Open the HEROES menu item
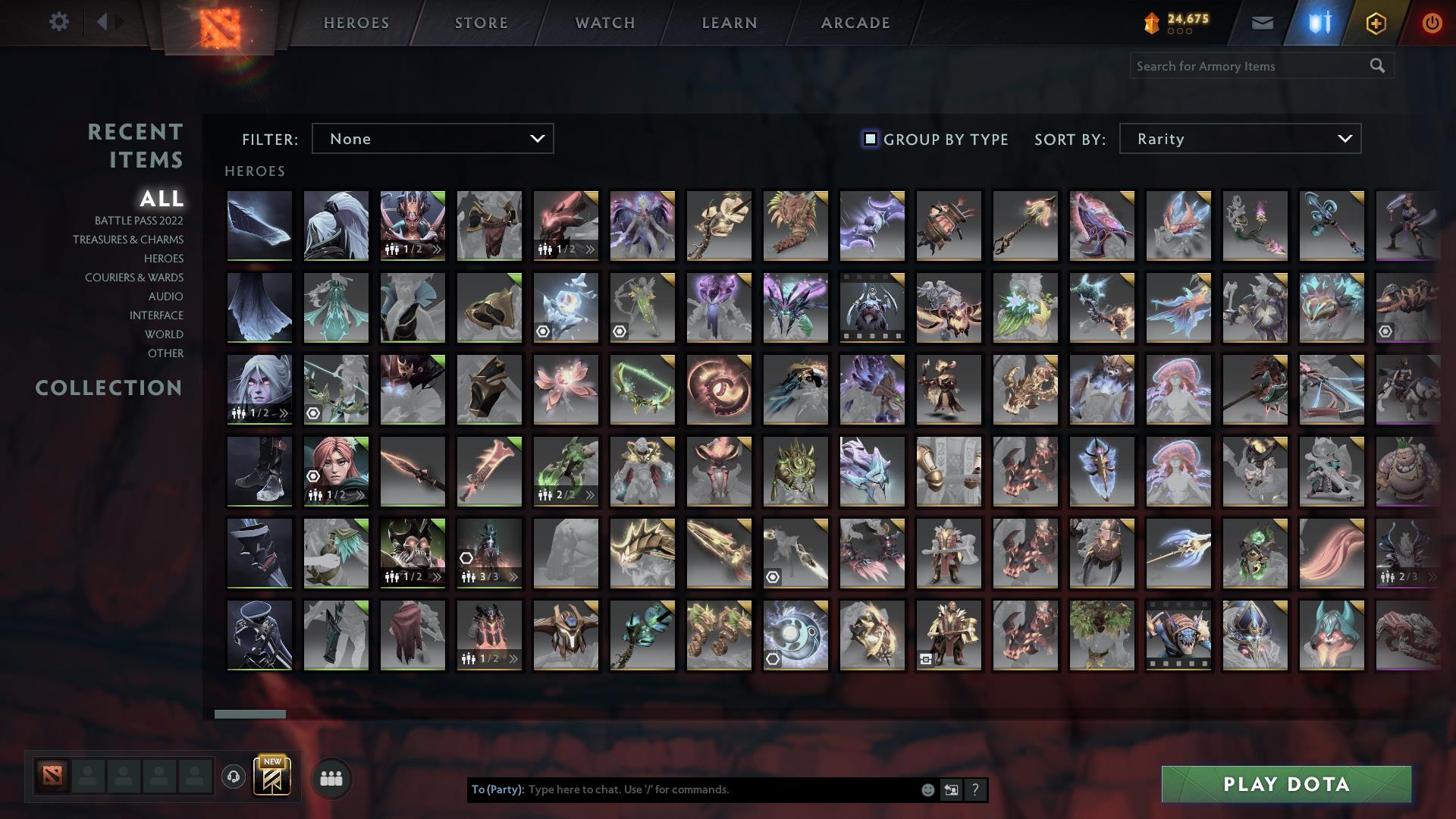Image resolution: width=1456 pixels, height=819 pixels. pos(356,23)
